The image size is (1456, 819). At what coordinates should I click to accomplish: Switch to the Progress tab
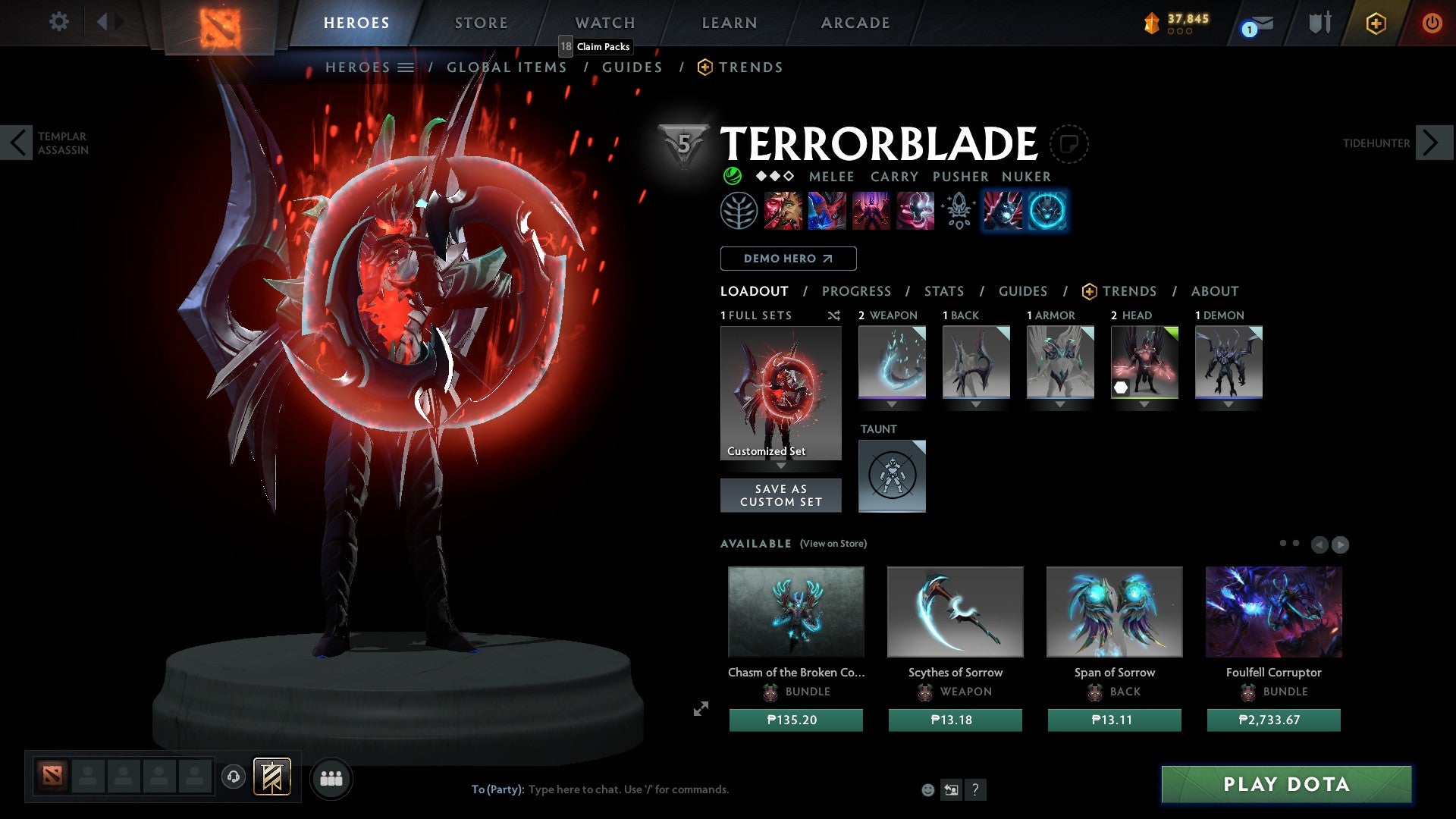(x=857, y=291)
